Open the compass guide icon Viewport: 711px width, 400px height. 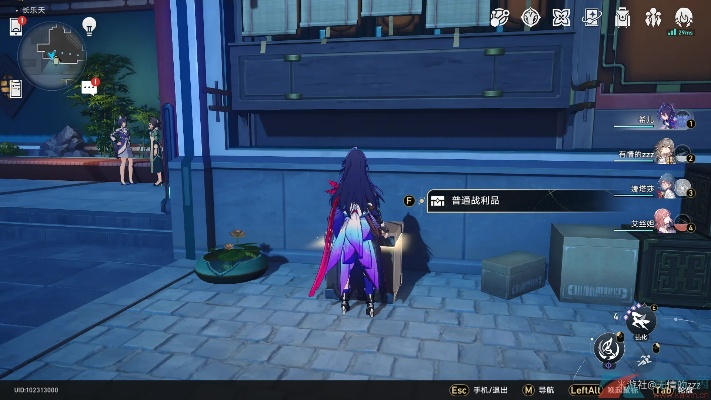coord(531,17)
